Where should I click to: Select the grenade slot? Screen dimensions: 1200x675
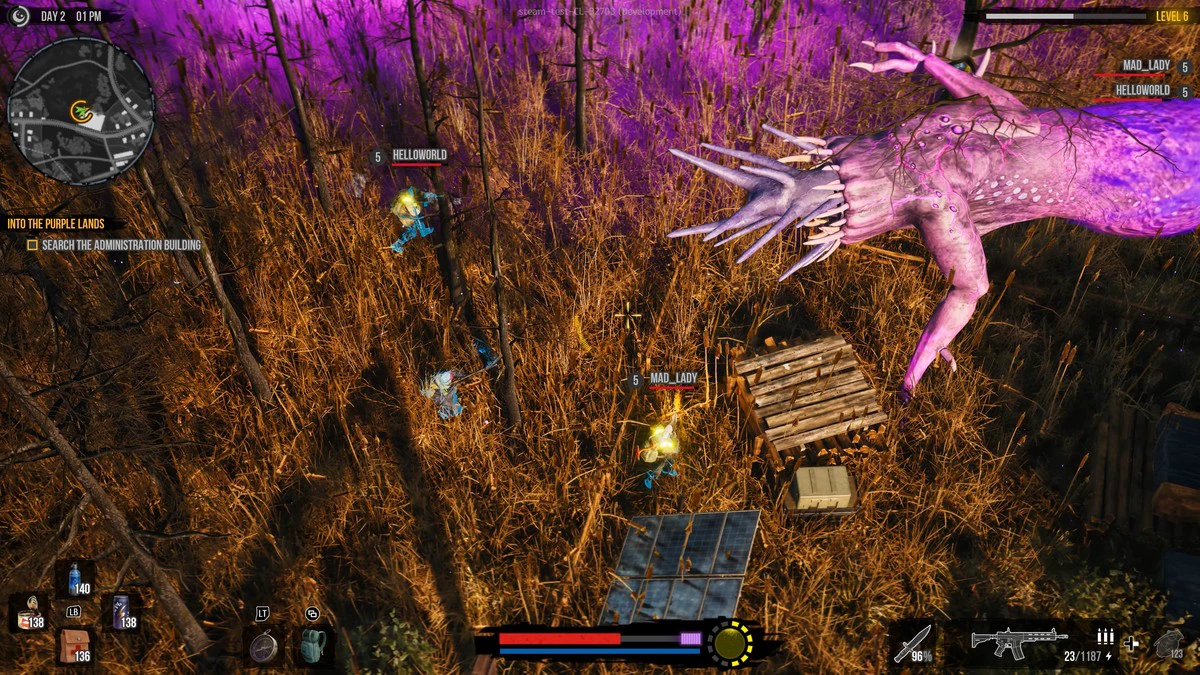1170,644
